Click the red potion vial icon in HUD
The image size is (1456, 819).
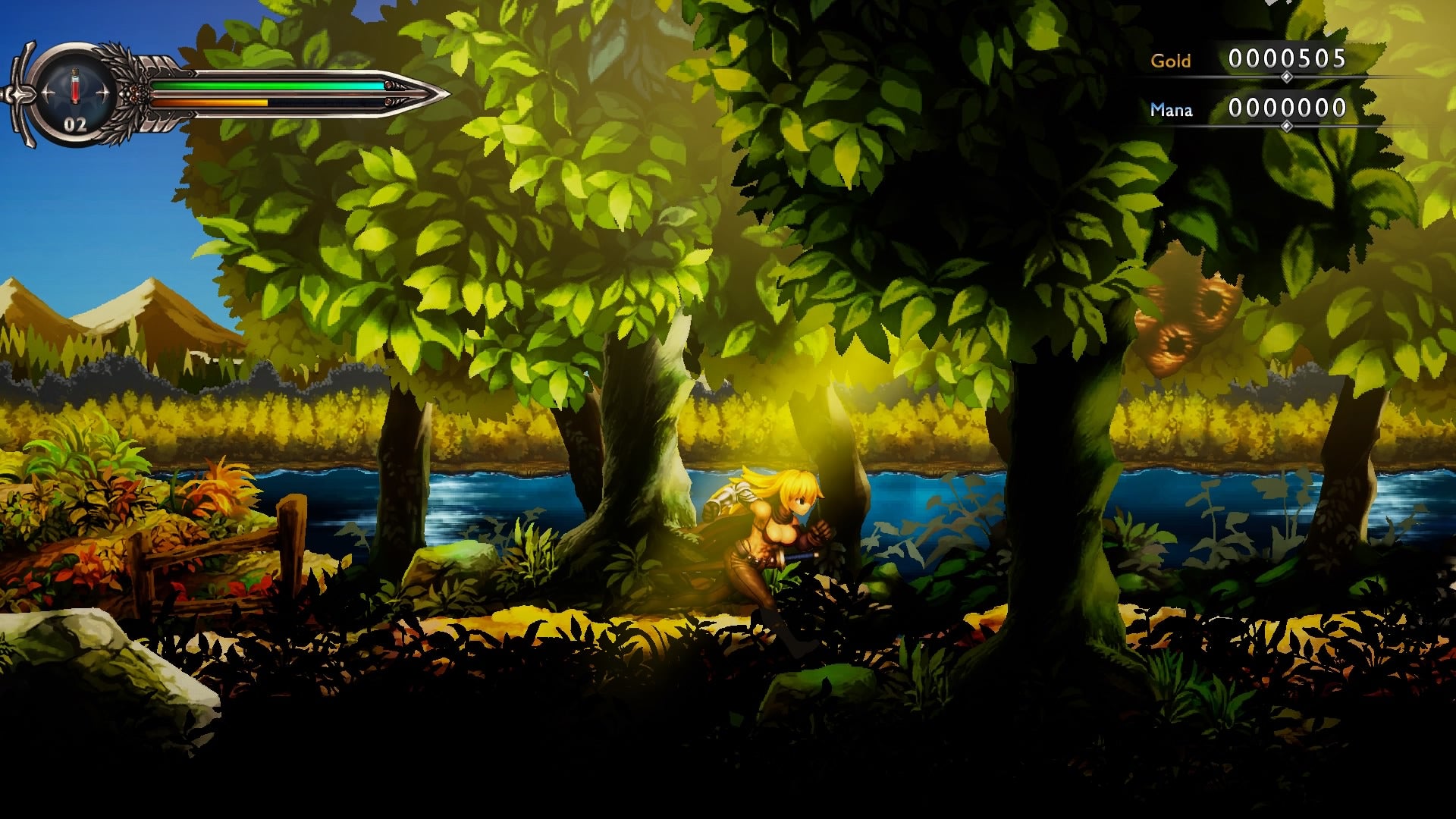[x=74, y=85]
